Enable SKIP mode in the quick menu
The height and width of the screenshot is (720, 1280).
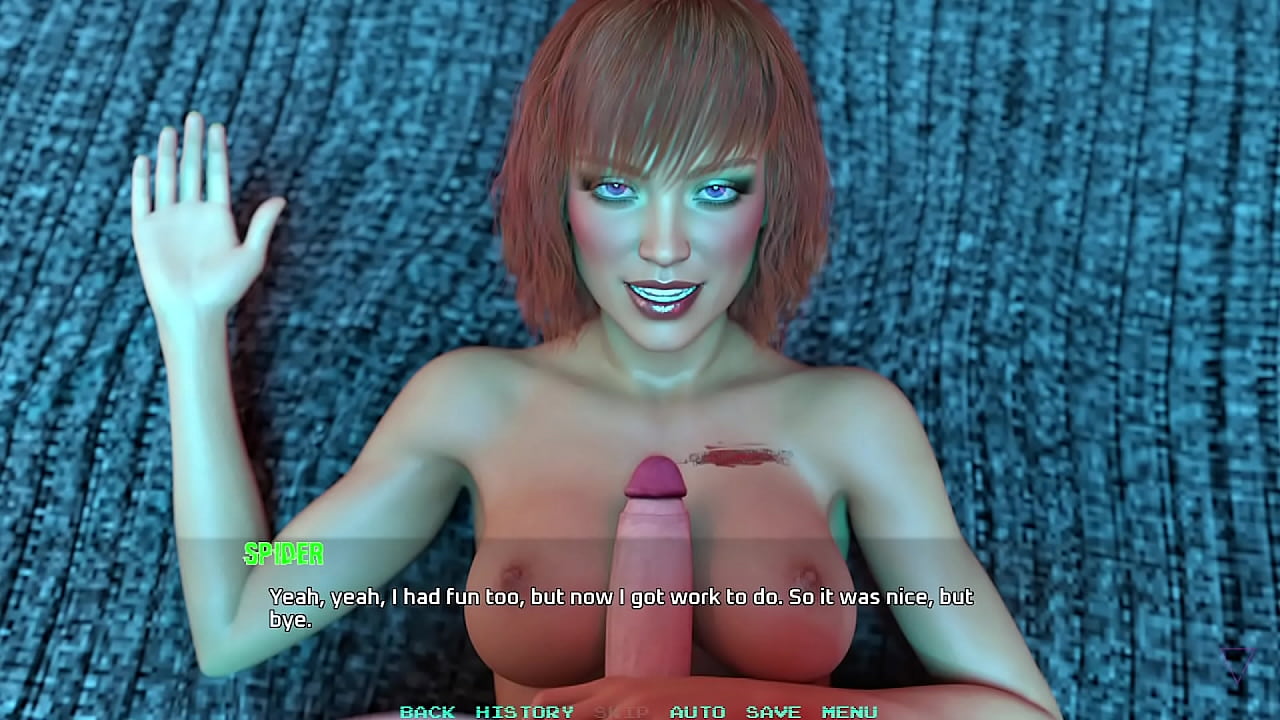point(620,713)
